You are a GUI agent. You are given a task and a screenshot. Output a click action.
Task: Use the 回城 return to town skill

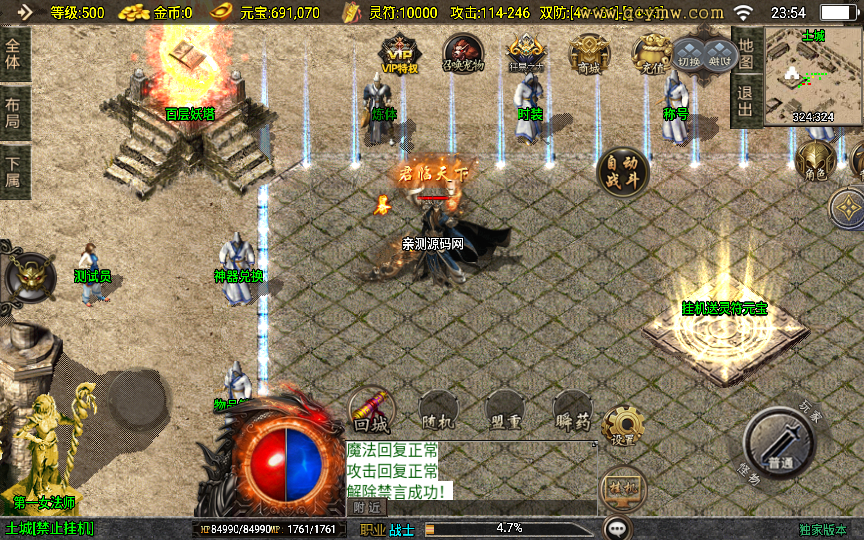[371, 411]
